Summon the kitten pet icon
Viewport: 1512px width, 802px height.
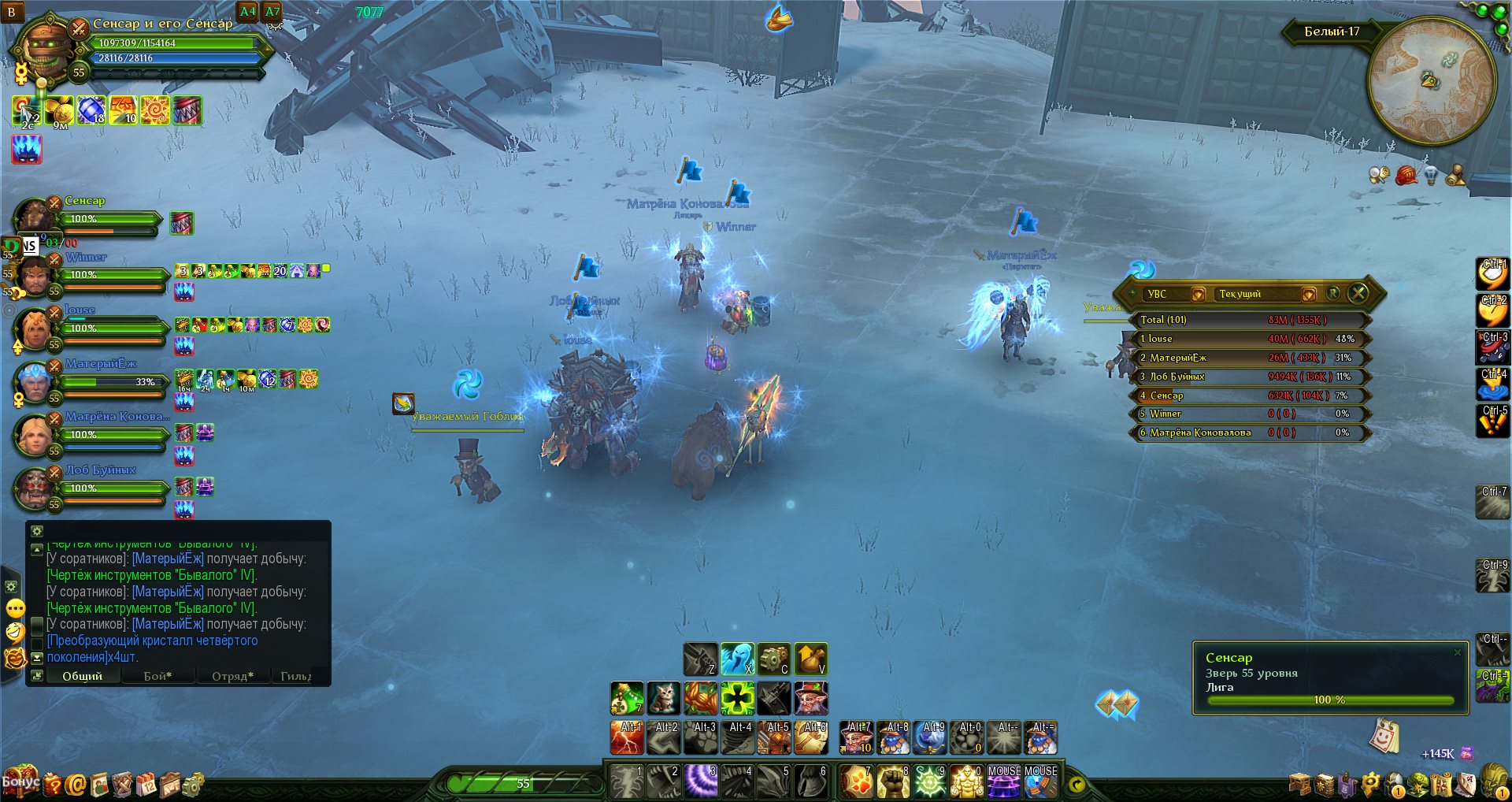coord(663,698)
